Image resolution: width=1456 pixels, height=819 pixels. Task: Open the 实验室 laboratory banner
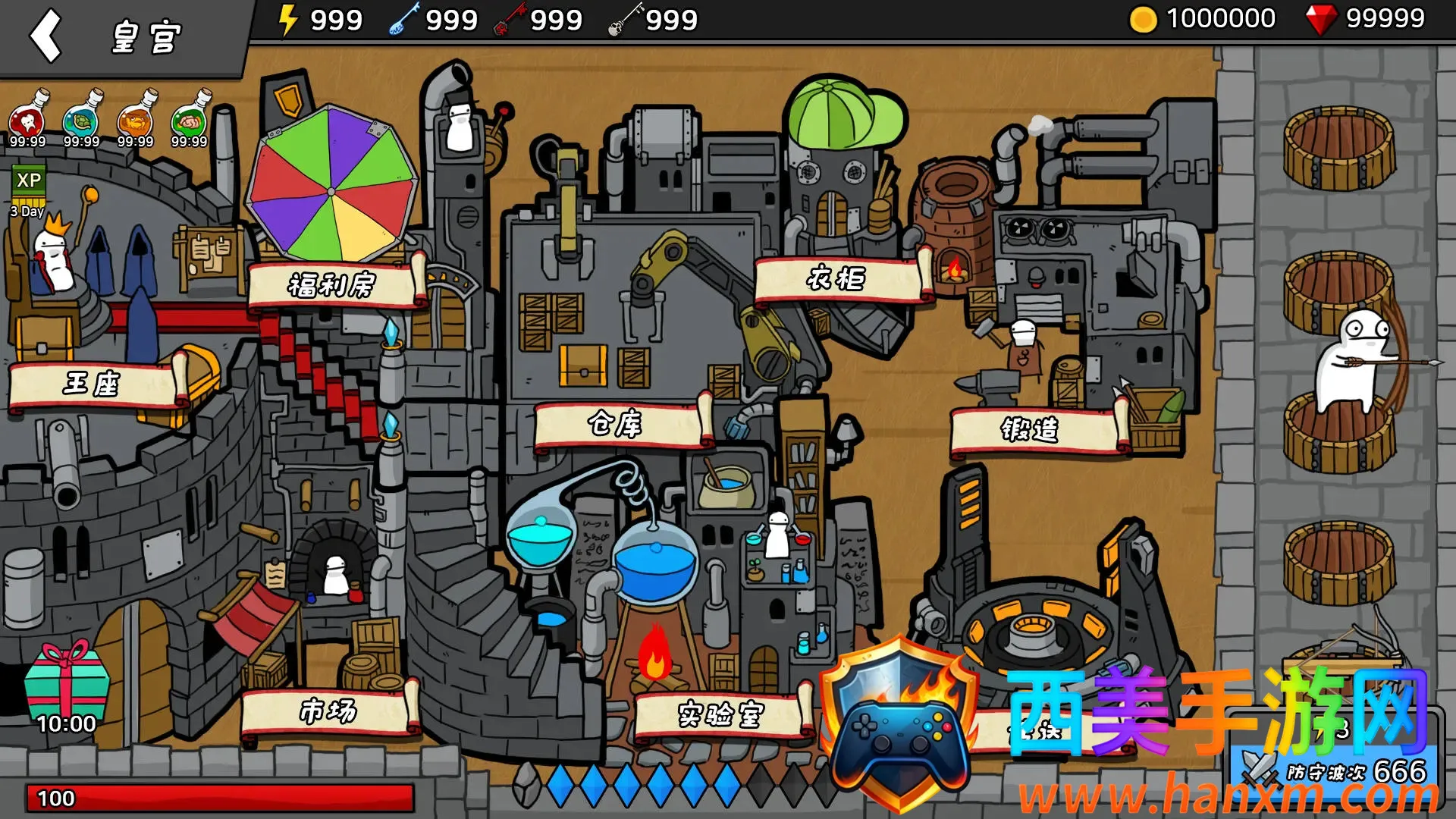click(x=719, y=714)
